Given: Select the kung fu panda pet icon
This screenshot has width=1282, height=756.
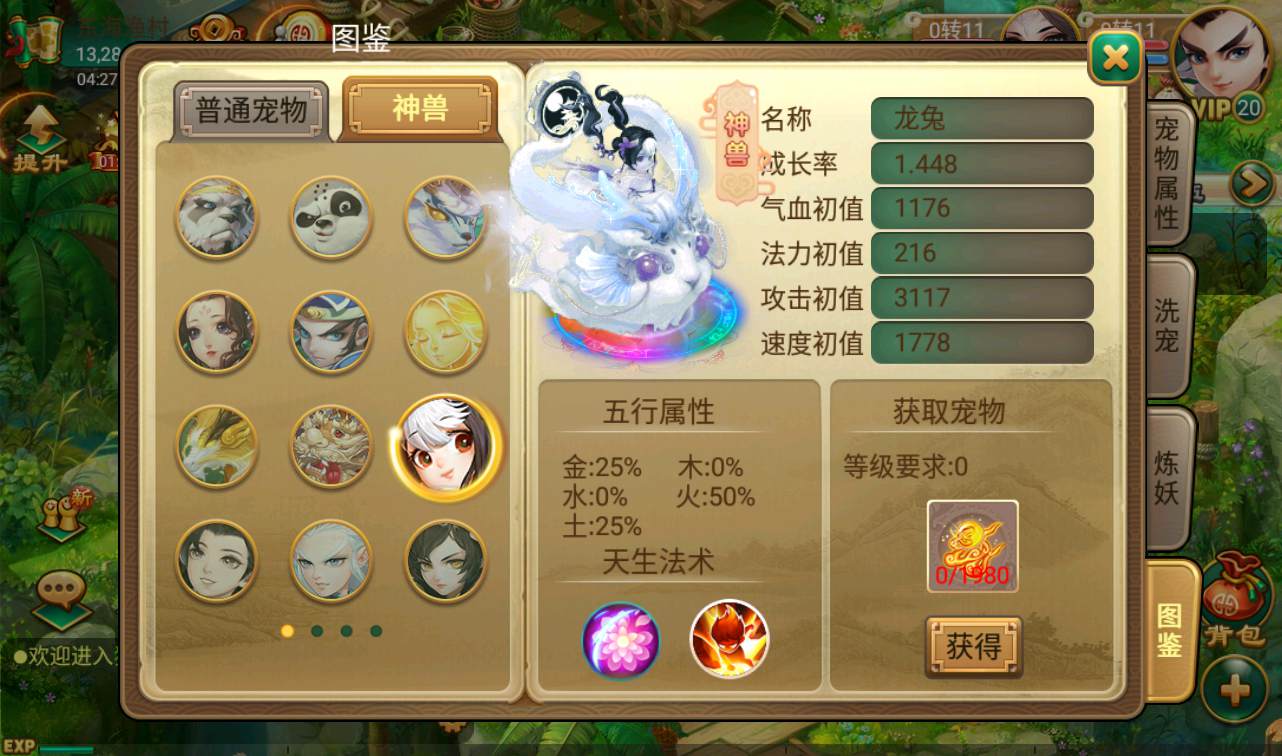Looking at the screenshot, I should tap(331, 216).
